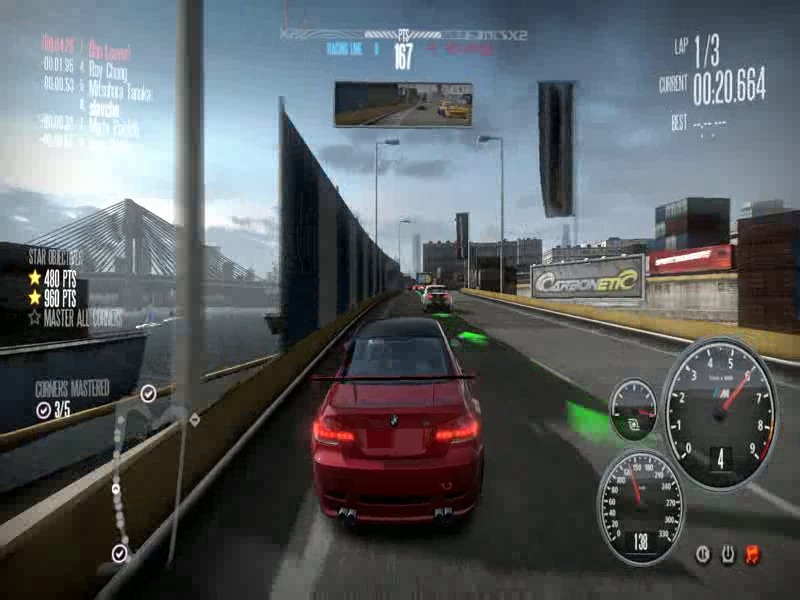This screenshot has height=600, width=800.
Task: Click the red traction control icon
Action: point(753,554)
